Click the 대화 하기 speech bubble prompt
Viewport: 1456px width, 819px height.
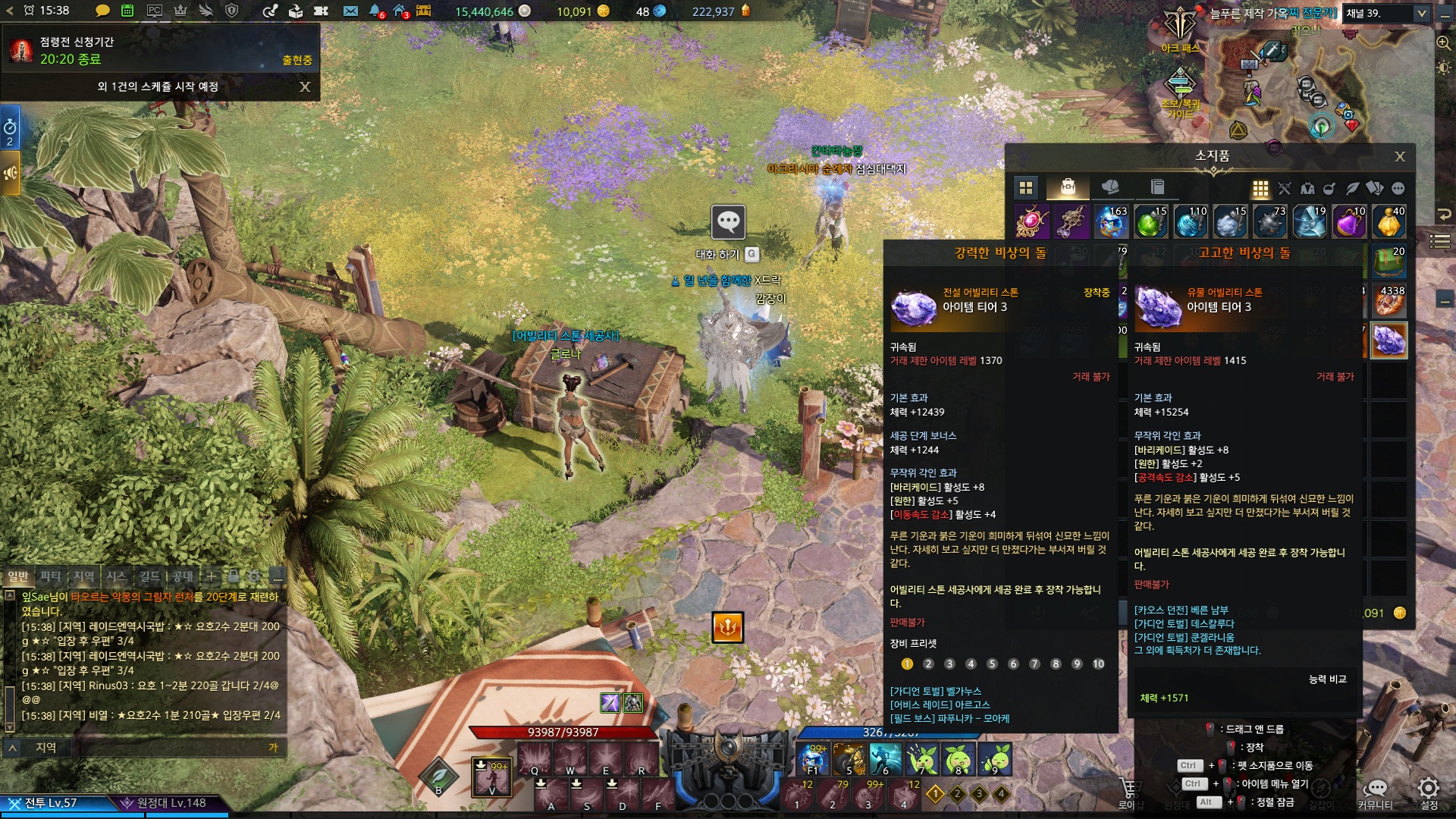pos(728,222)
